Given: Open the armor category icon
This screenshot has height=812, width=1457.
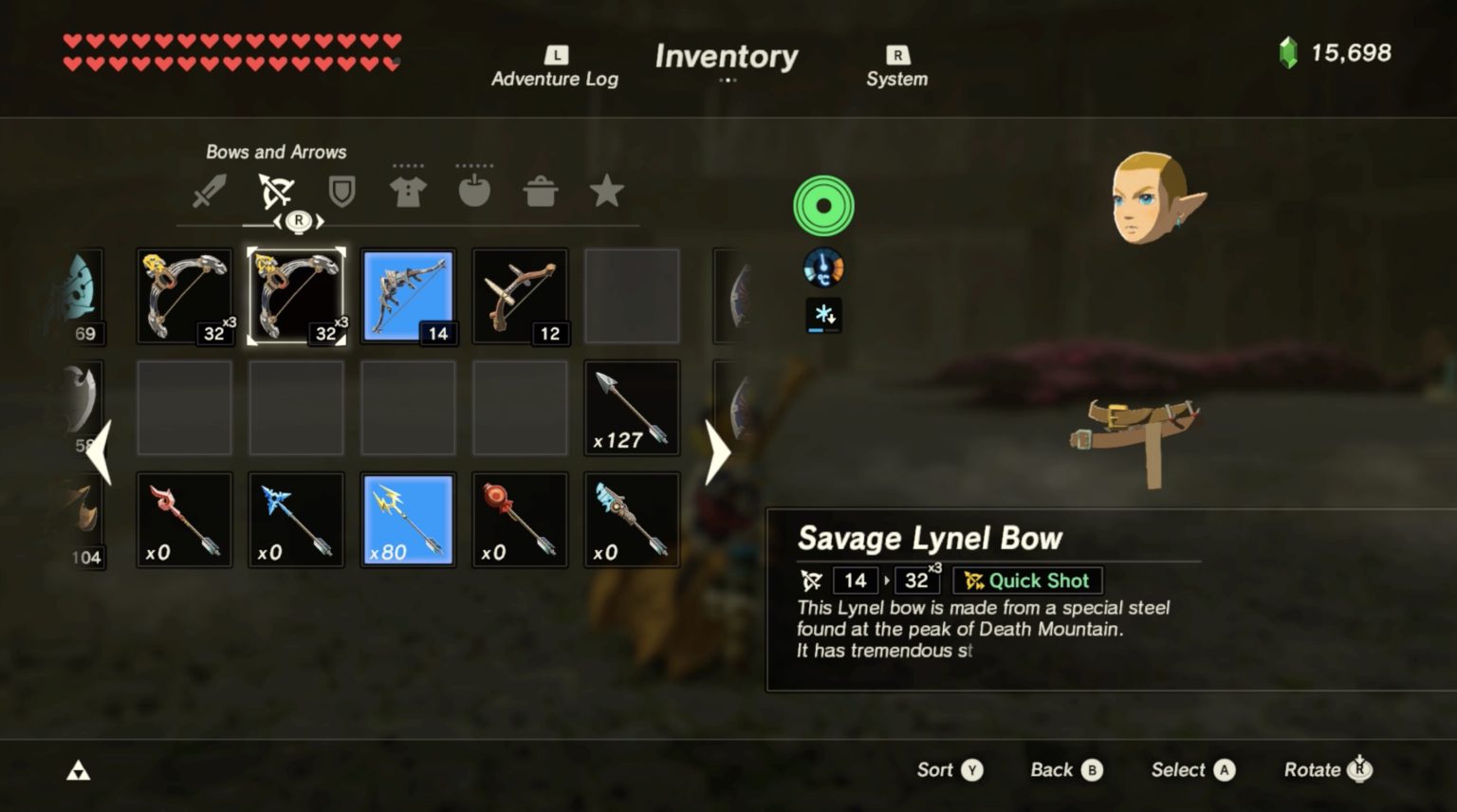Looking at the screenshot, I should point(407,189).
